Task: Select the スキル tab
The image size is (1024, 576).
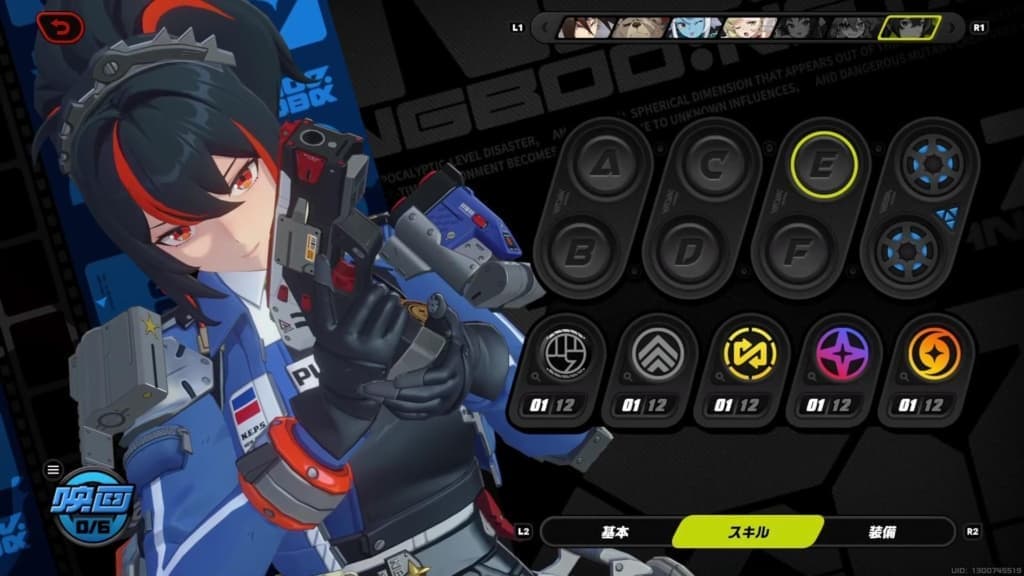Action: [747, 532]
